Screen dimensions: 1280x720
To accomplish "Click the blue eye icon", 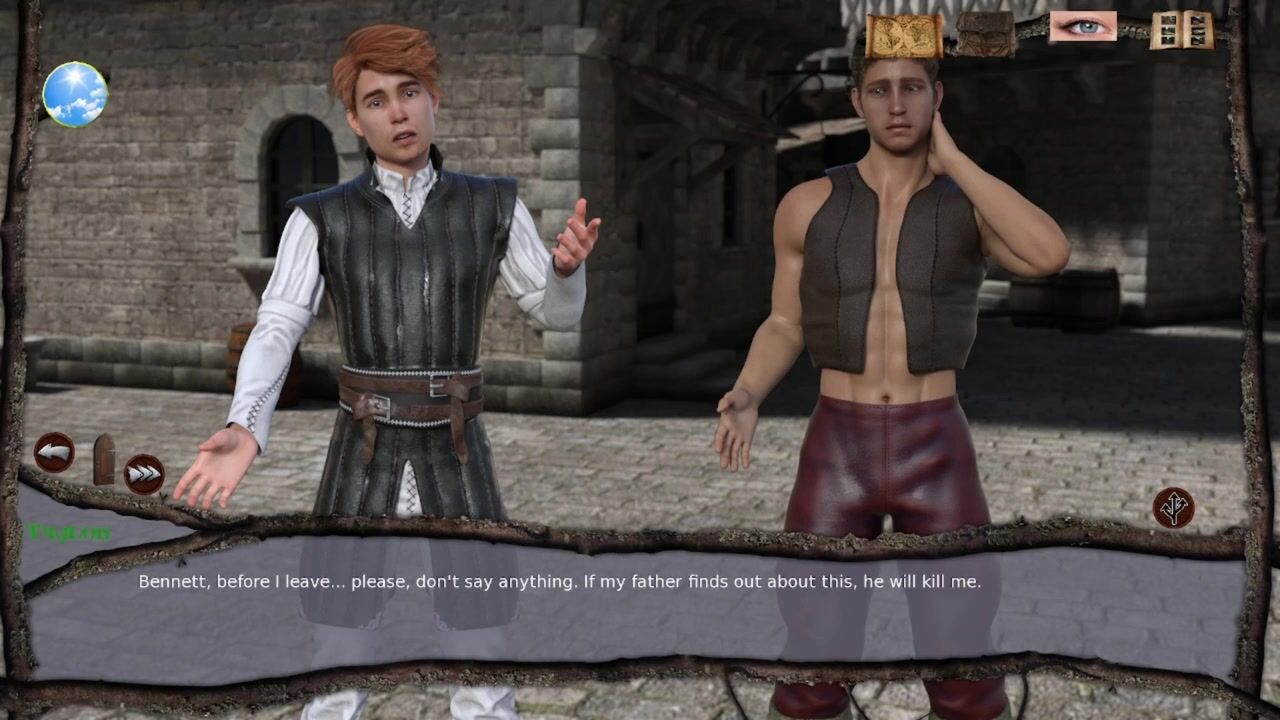I will [x=1082, y=26].
